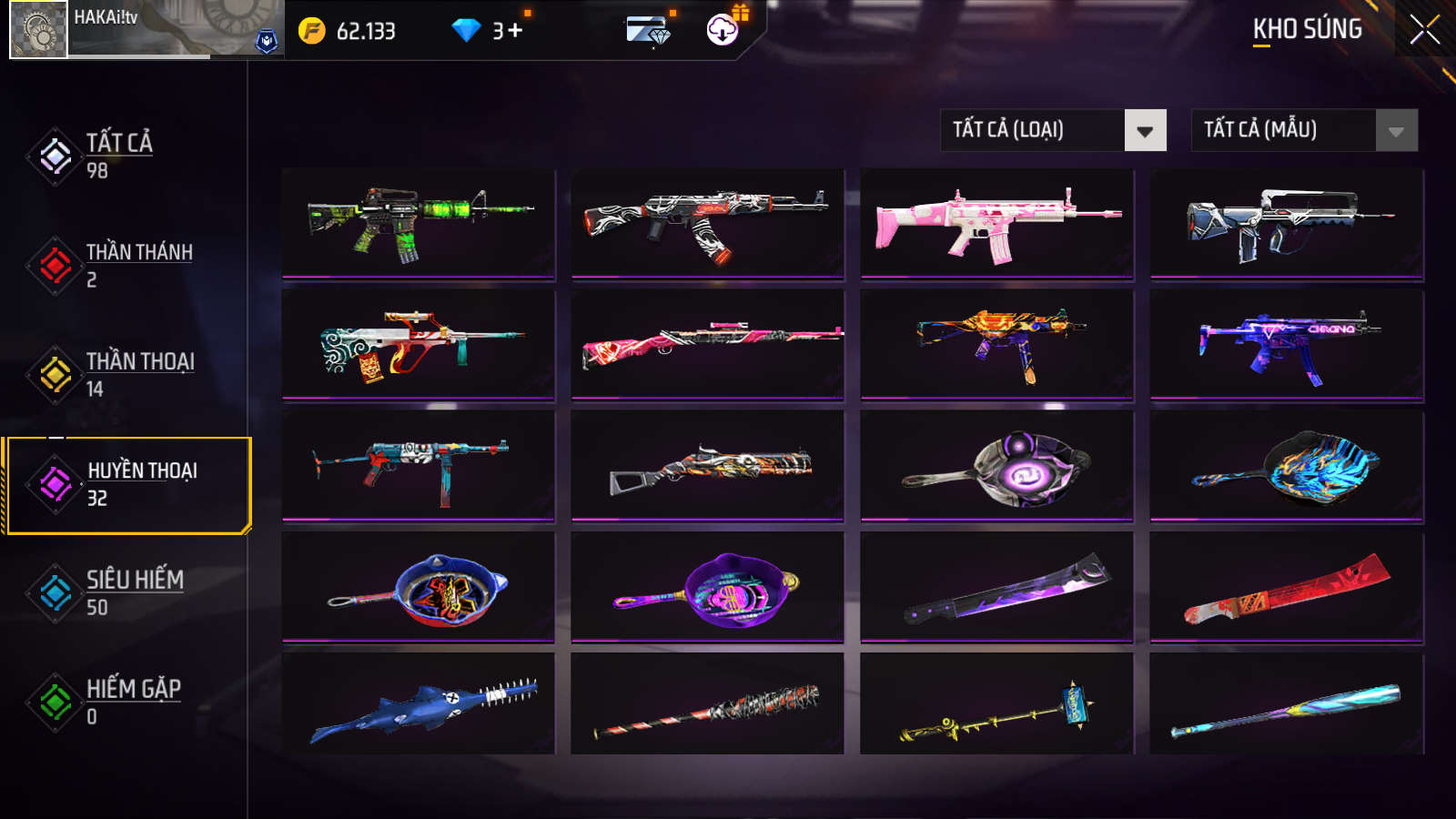The image size is (1456, 819).
Task: Pick the pink SCAR rifle skin
Action: tap(997, 223)
